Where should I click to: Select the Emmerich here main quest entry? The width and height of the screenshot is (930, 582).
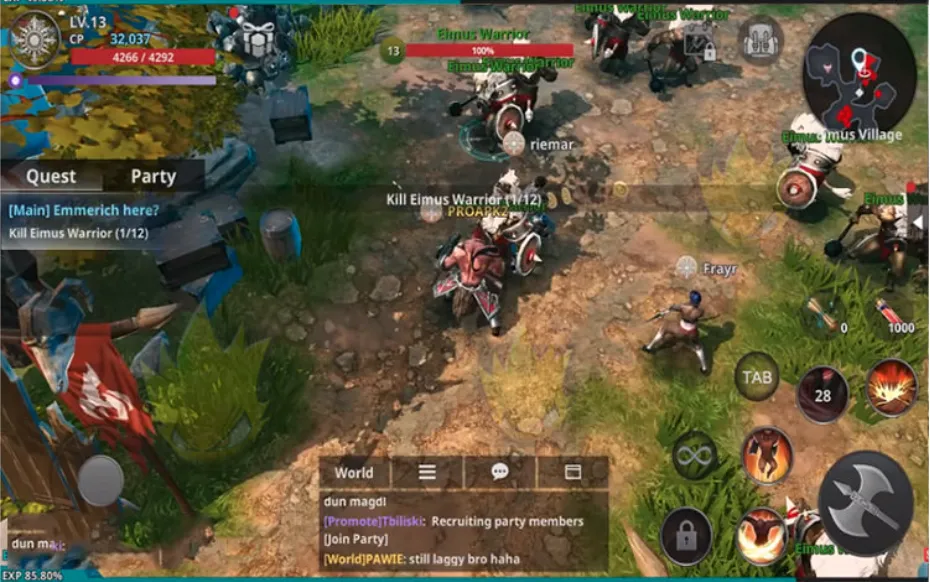point(84,211)
